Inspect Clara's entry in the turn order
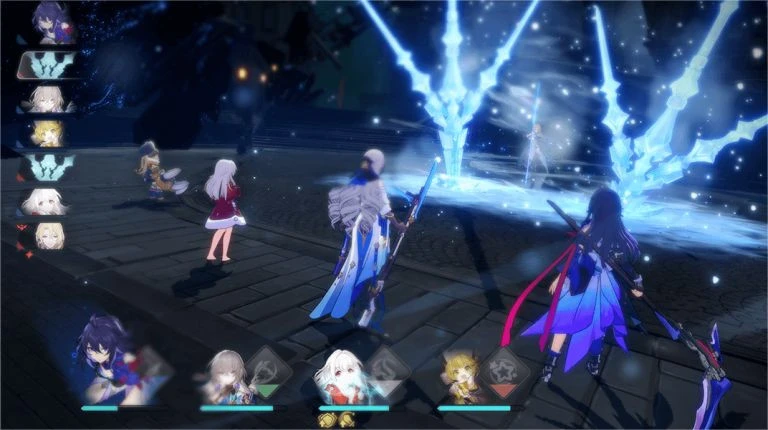Screen dimensions: 768x430 43,201
